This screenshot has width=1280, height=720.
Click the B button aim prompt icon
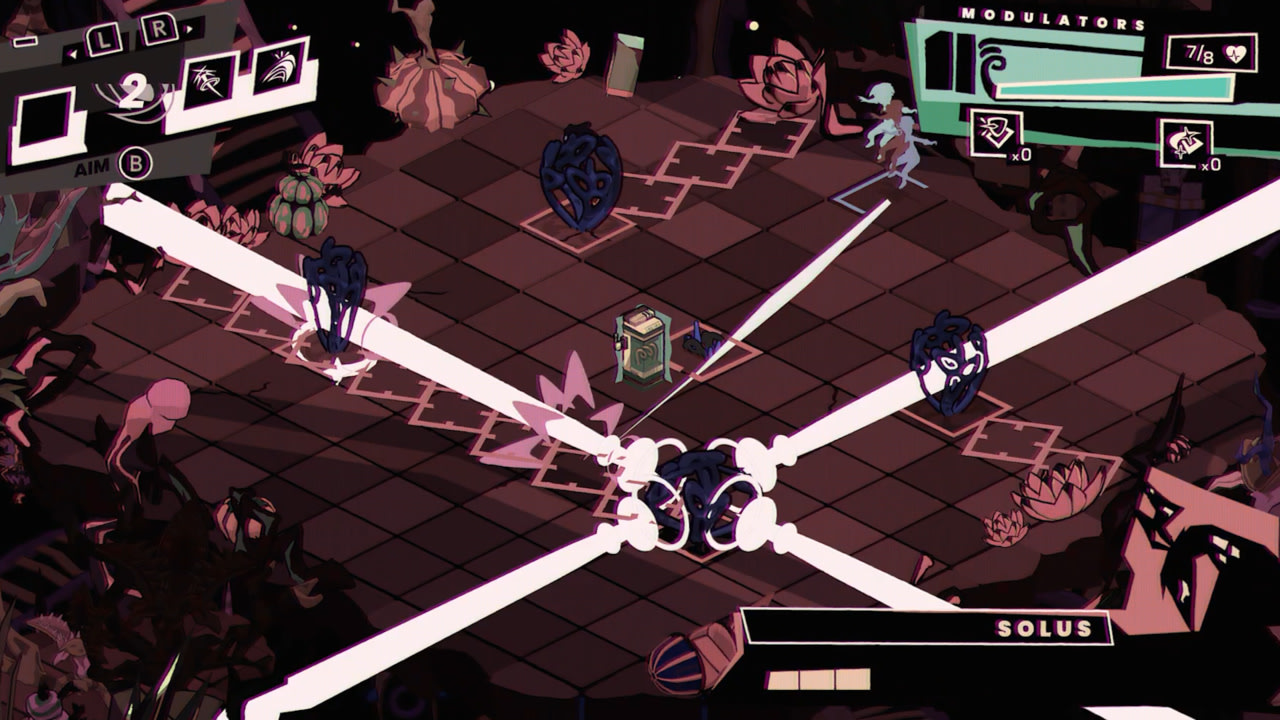(133, 164)
